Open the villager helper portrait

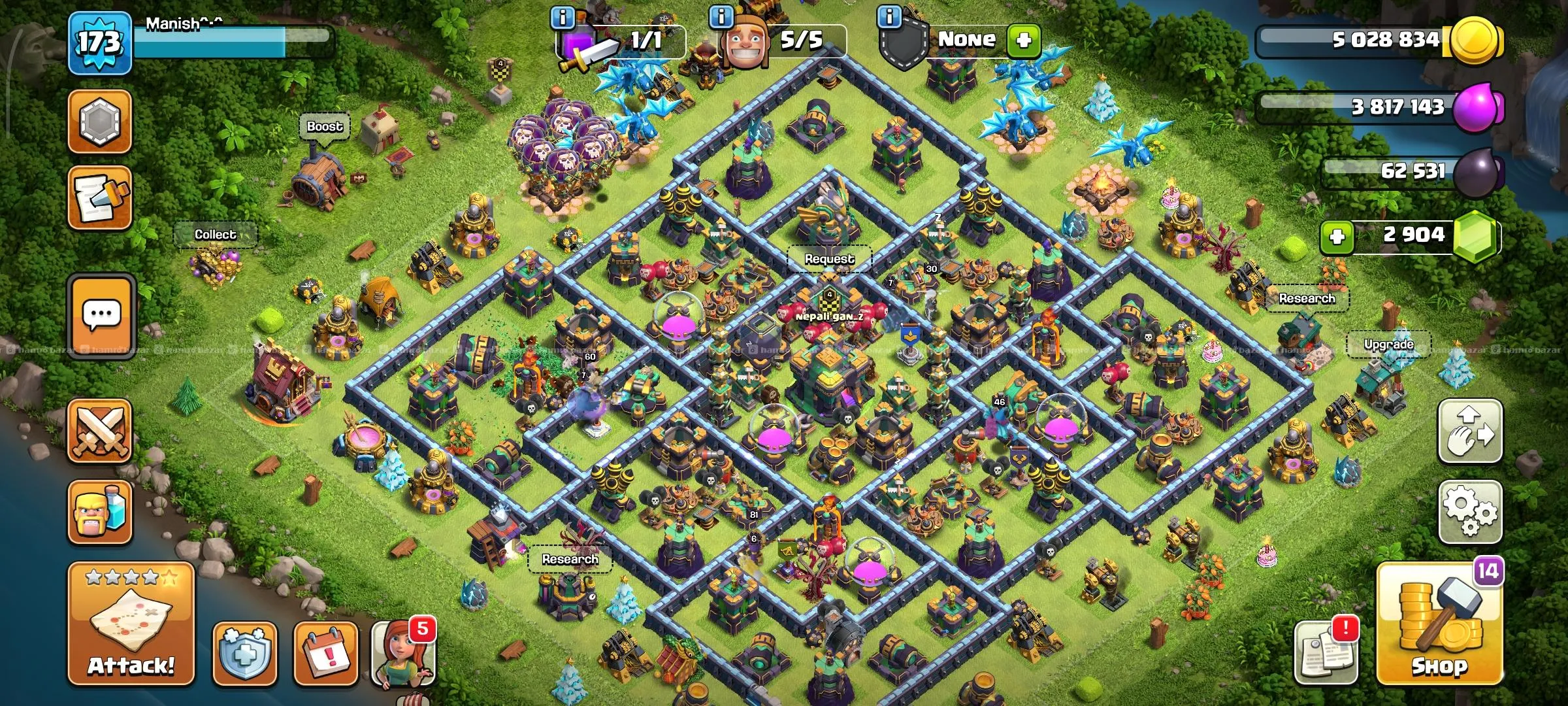pyautogui.click(x=402, y=654)
